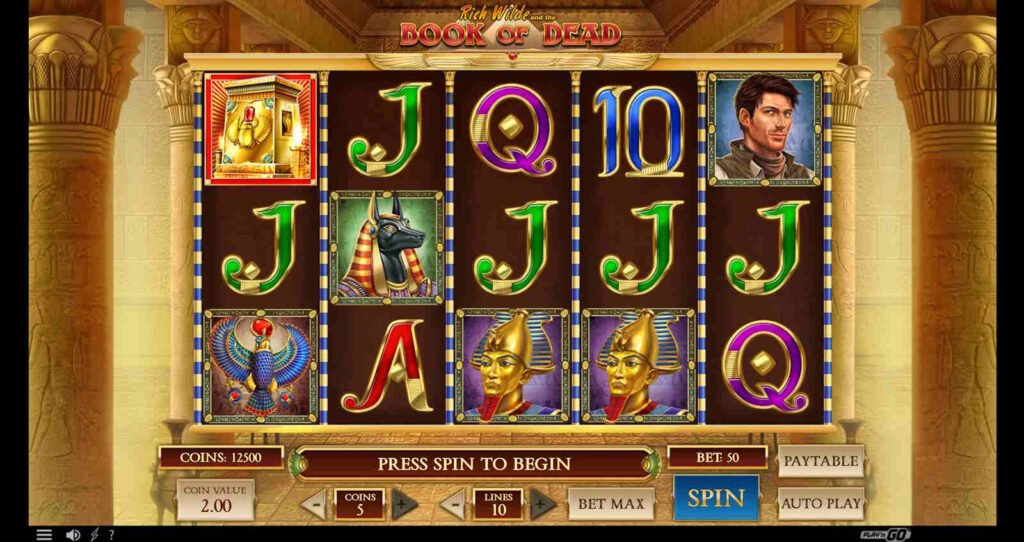
Task: Decrease the number of coins
Action: (314, 504)
